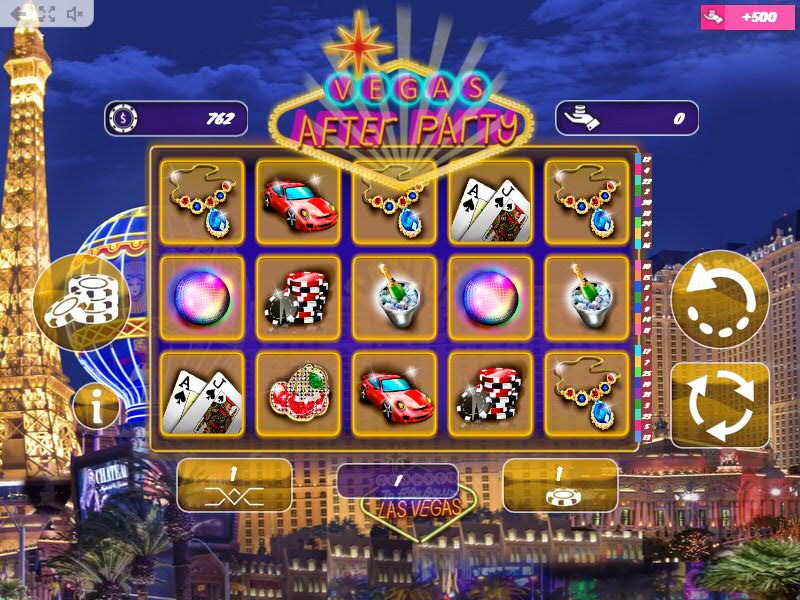Unmute the game sound
This screenshot has width=800, height=600.
pyautogui.click(x=75, y=14)
